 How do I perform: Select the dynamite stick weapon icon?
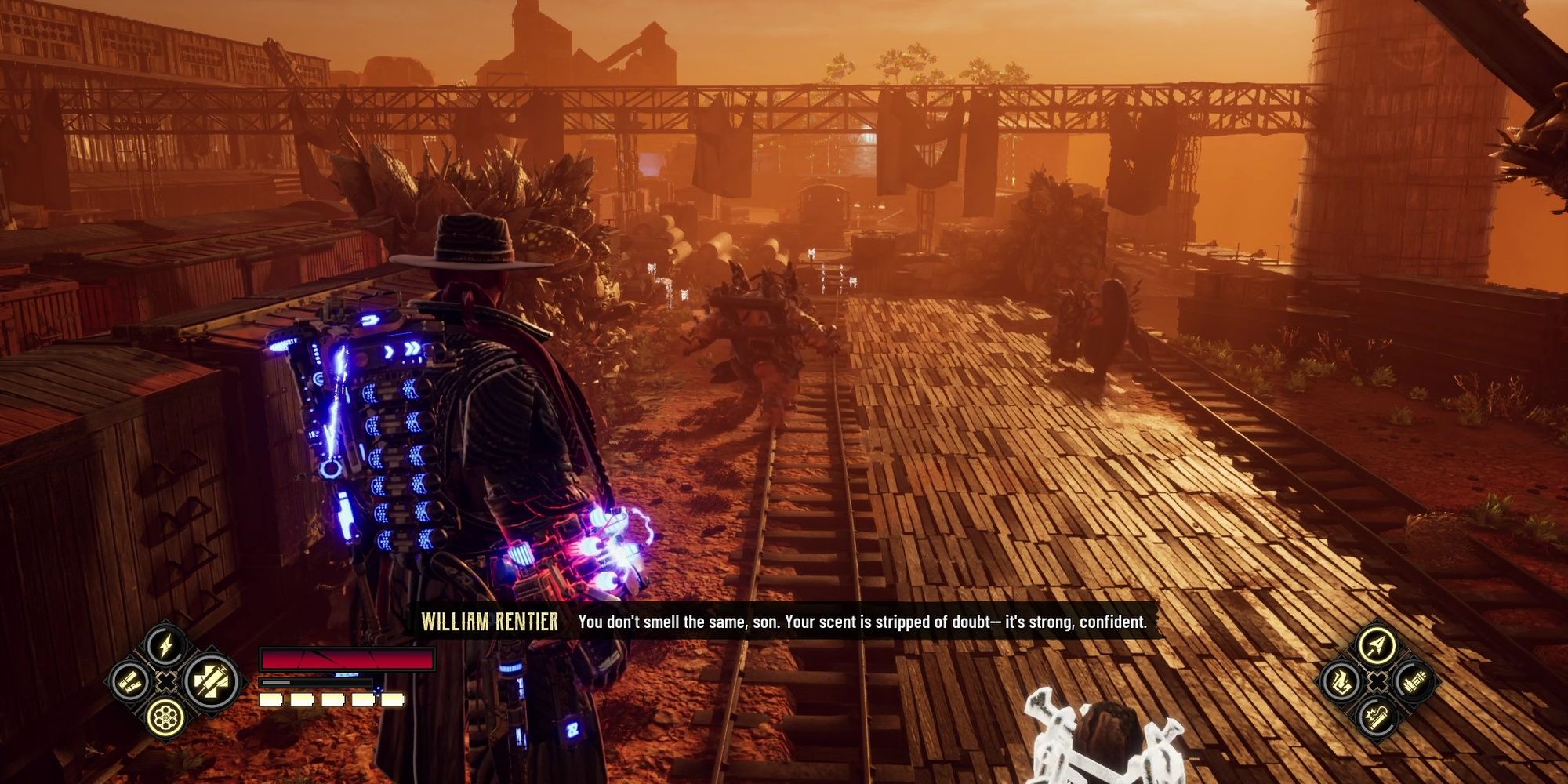1377,718
